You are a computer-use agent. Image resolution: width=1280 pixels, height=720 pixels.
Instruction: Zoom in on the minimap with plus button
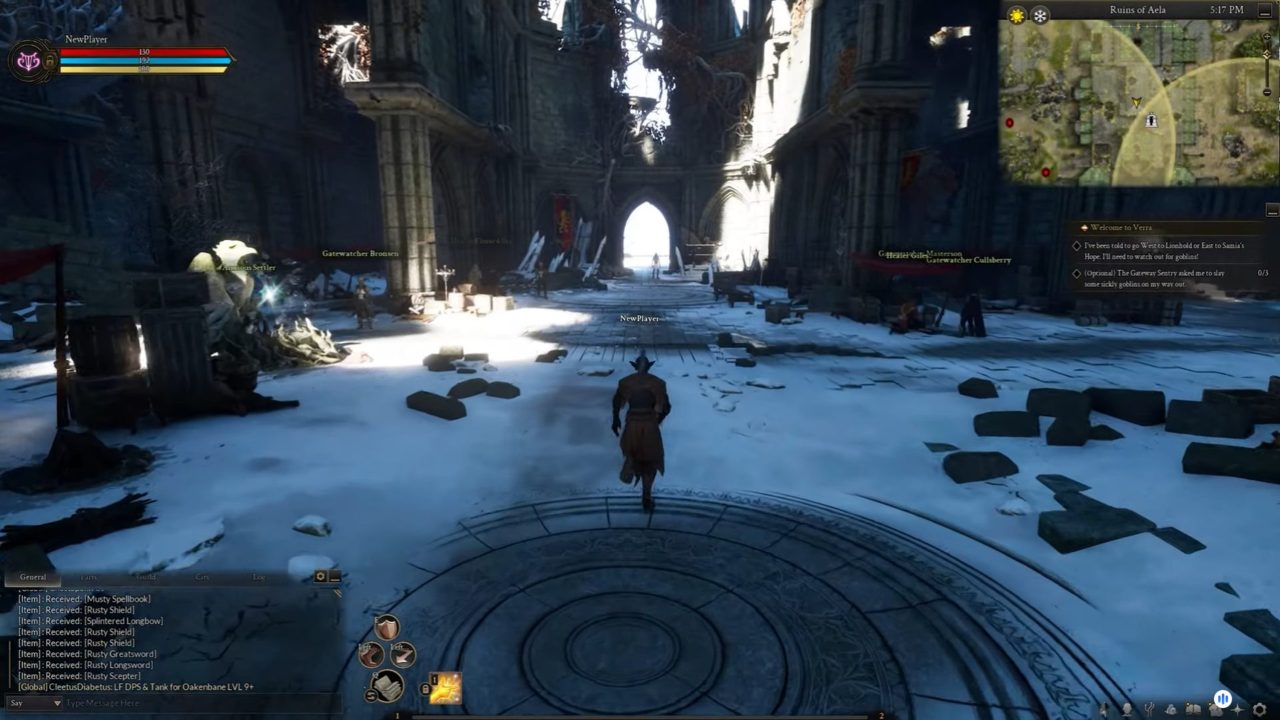point(1267,37)
